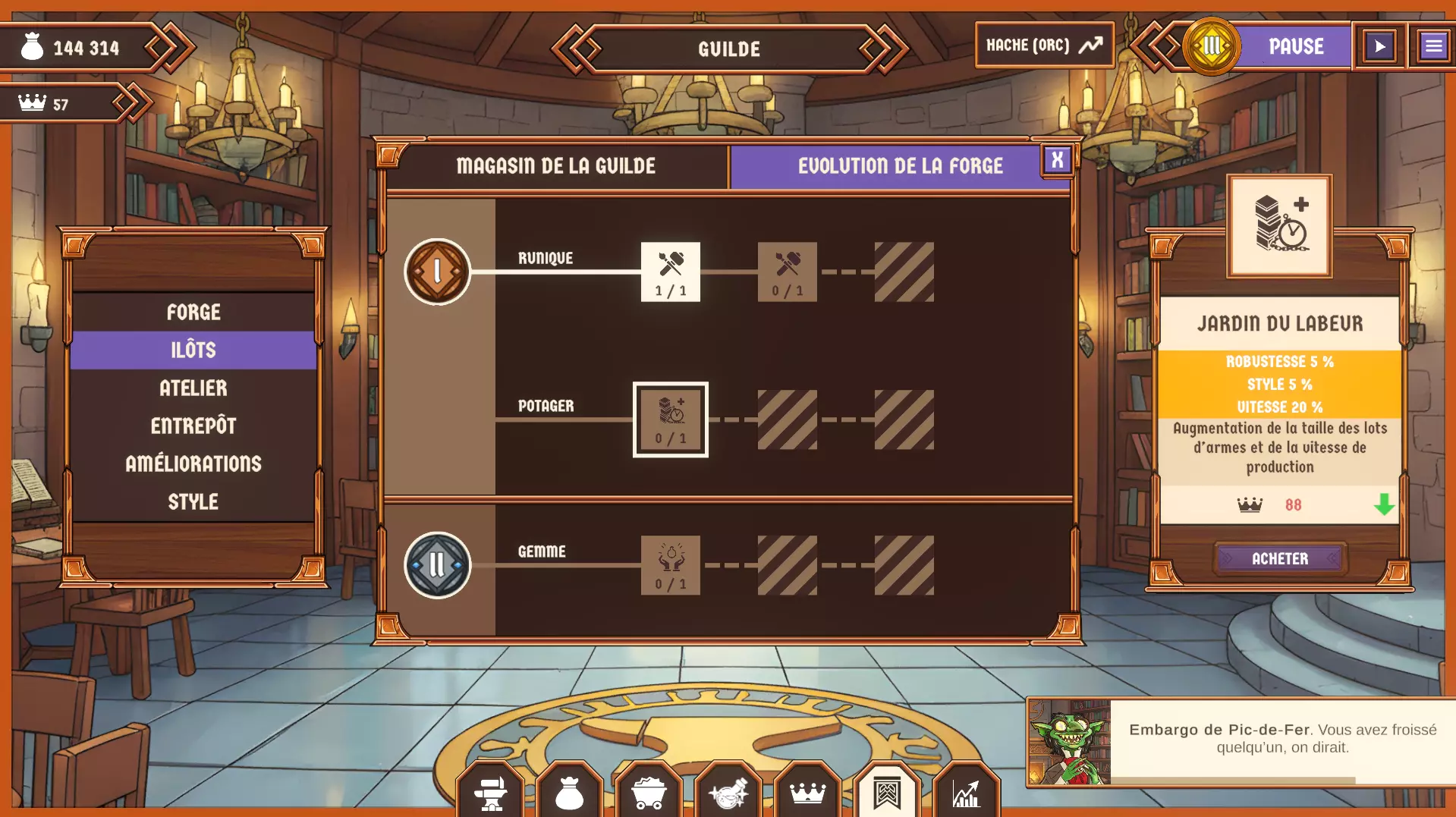Choose the Atelier category
This screenshot has width=1456, height=817.
(x=193, y=388)
